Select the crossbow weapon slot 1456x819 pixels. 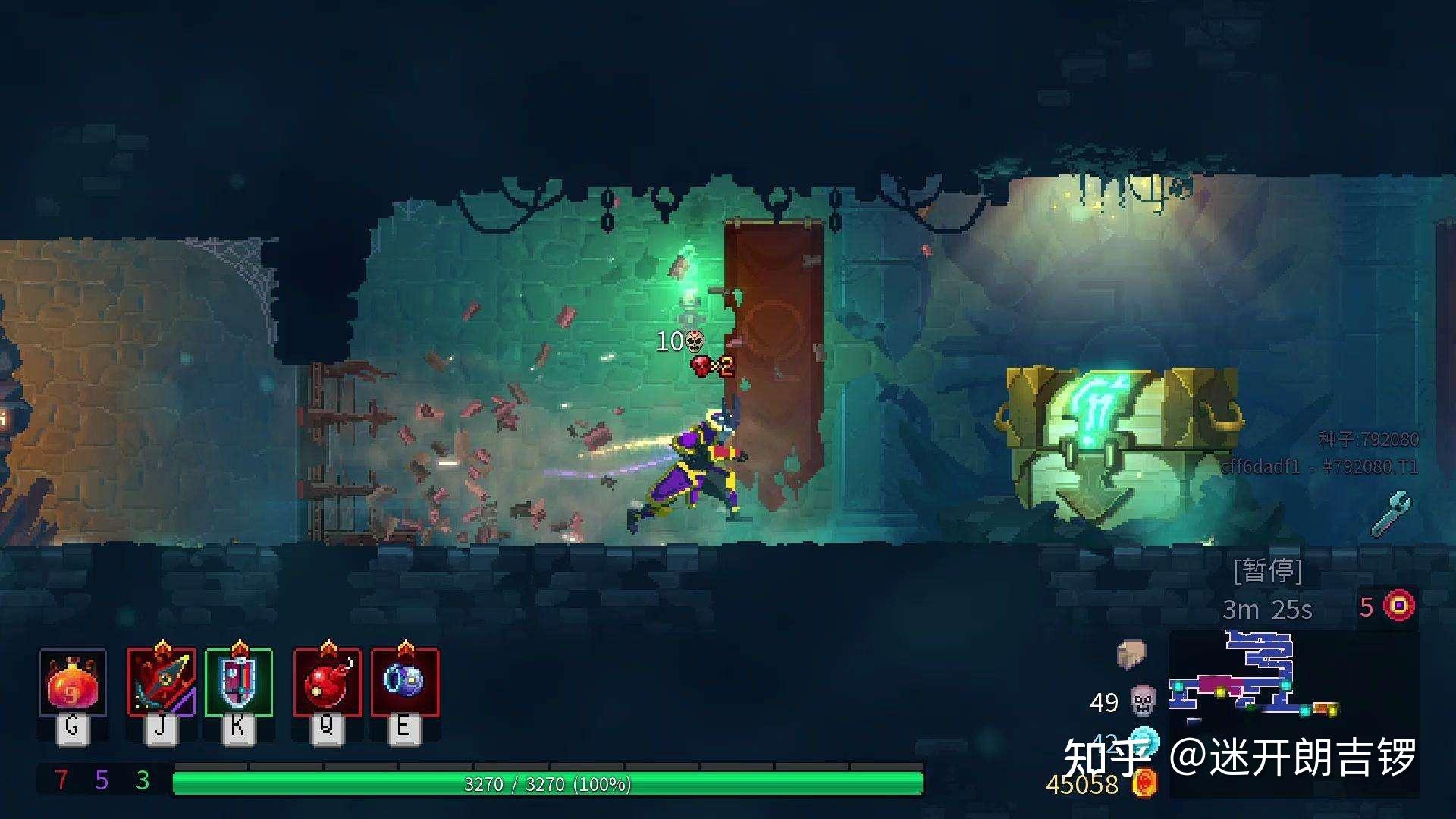[x=161, y=682]
